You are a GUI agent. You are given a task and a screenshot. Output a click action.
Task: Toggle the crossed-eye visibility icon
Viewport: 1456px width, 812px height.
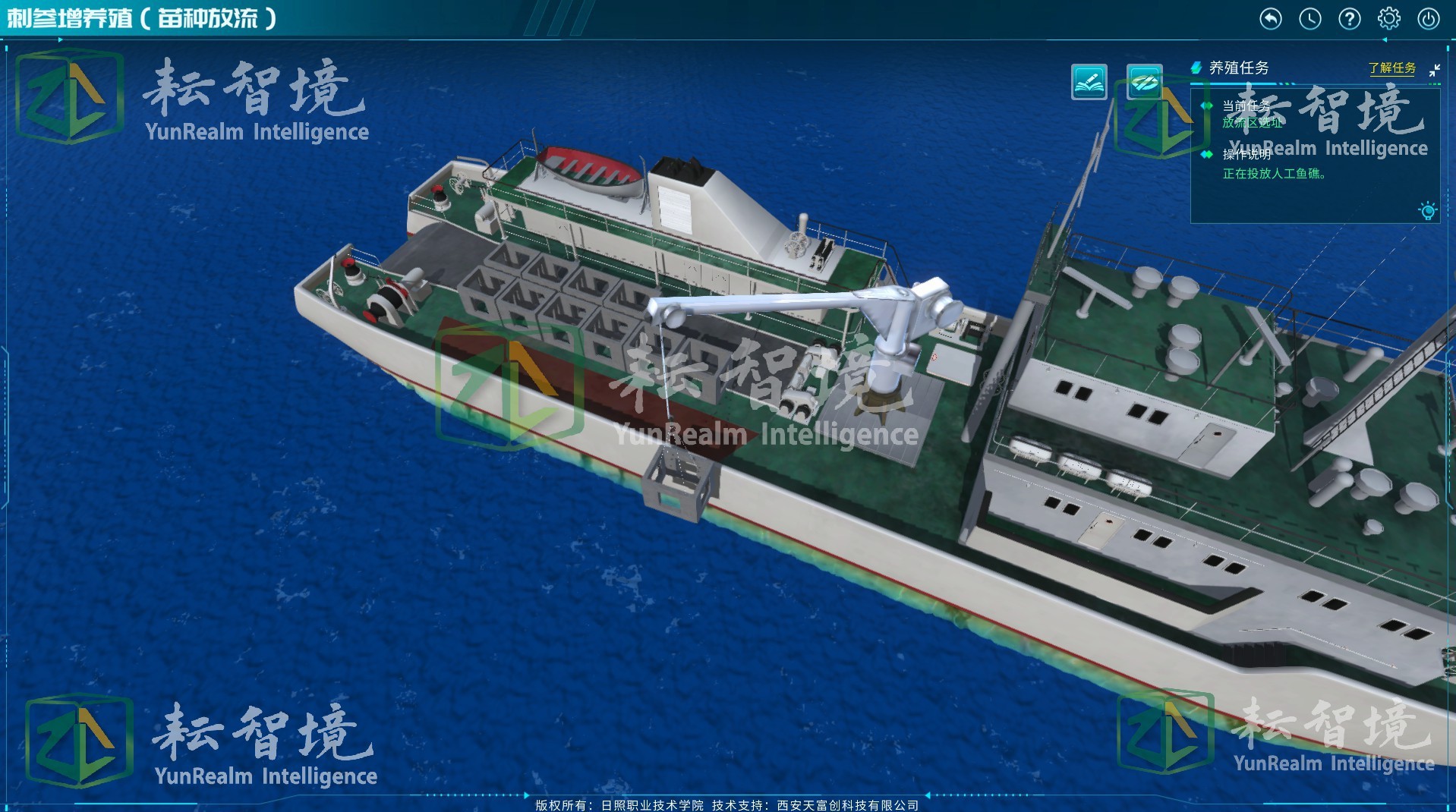coord(1144,82)
